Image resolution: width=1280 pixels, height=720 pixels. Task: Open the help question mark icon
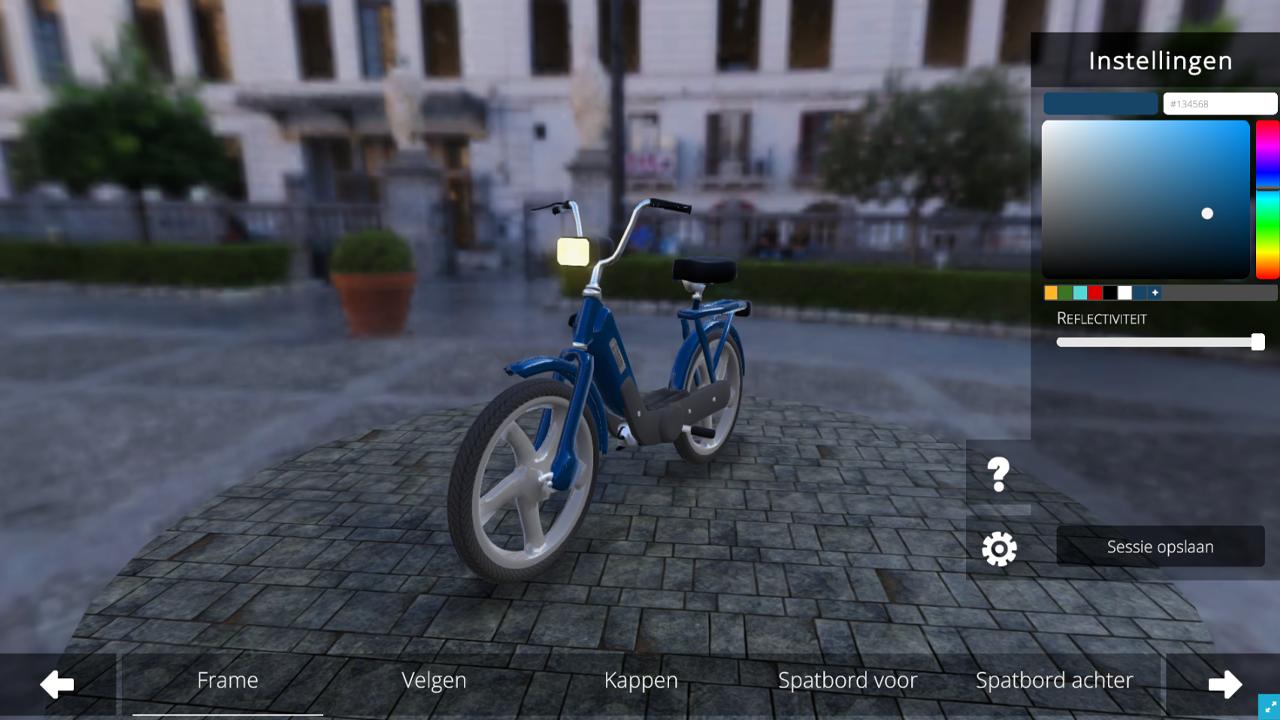coord(998,475)
